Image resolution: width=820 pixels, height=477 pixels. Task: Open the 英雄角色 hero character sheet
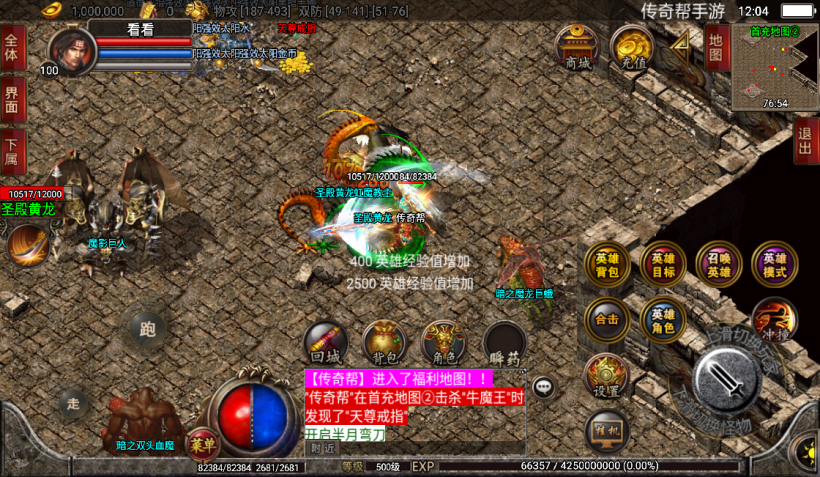point(663,320)
